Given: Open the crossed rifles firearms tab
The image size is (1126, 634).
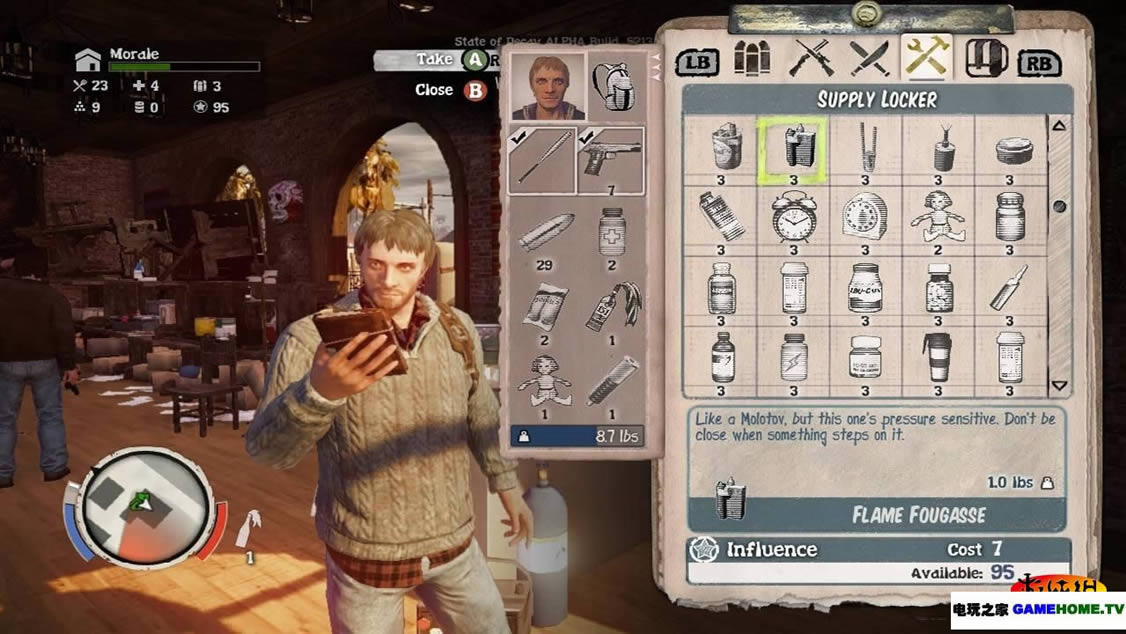Looking at the screenshot, I should click(810, 59).
